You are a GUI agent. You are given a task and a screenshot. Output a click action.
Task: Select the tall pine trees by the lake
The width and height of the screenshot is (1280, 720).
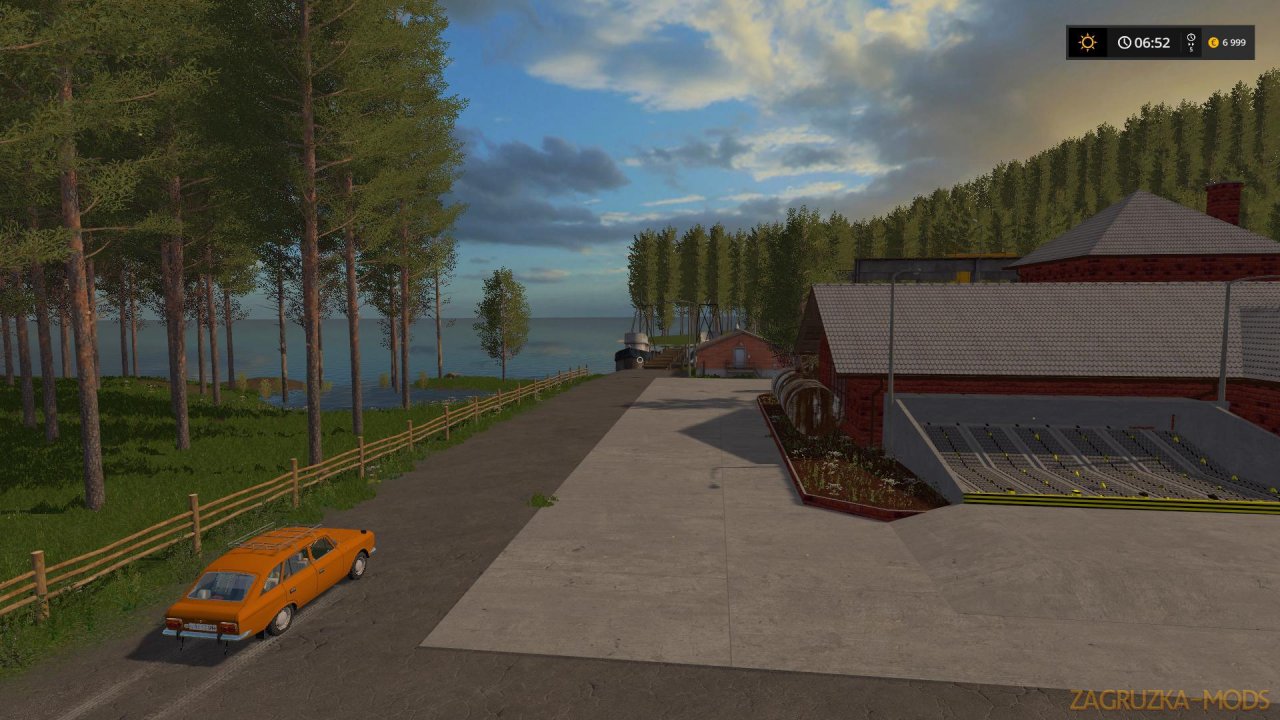click(180, 250)
